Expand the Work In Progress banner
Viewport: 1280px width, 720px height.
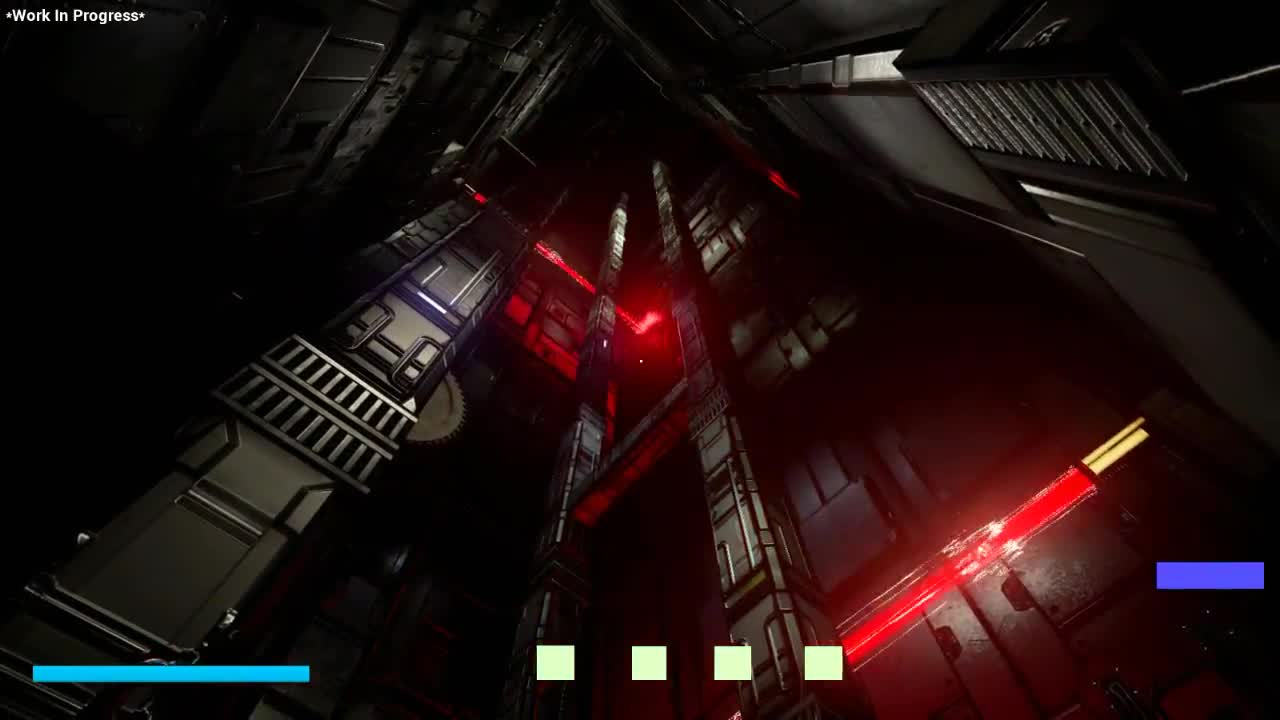click(x=74, y=16)
